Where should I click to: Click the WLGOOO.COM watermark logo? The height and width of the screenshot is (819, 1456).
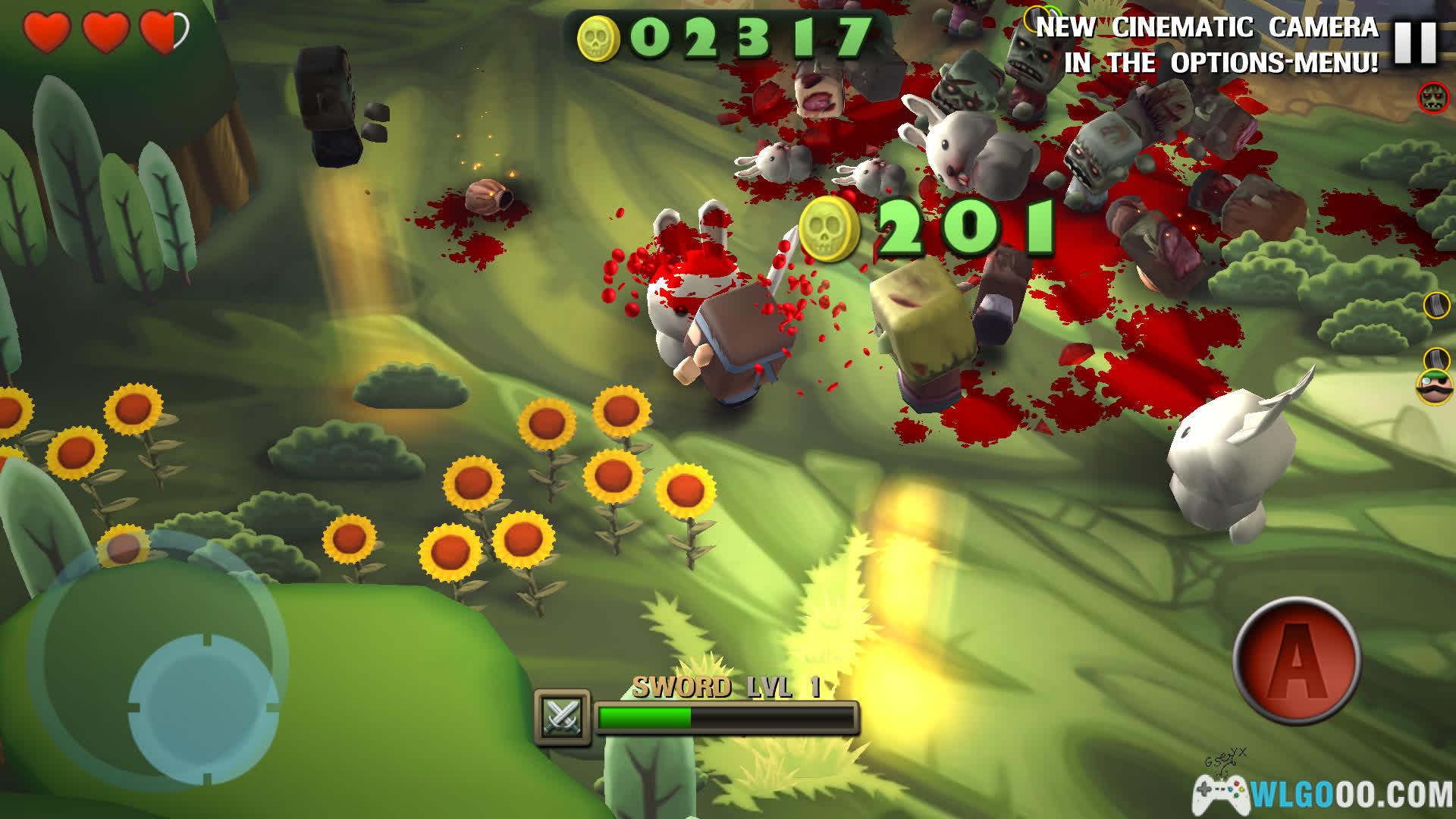pos(1323,794)
